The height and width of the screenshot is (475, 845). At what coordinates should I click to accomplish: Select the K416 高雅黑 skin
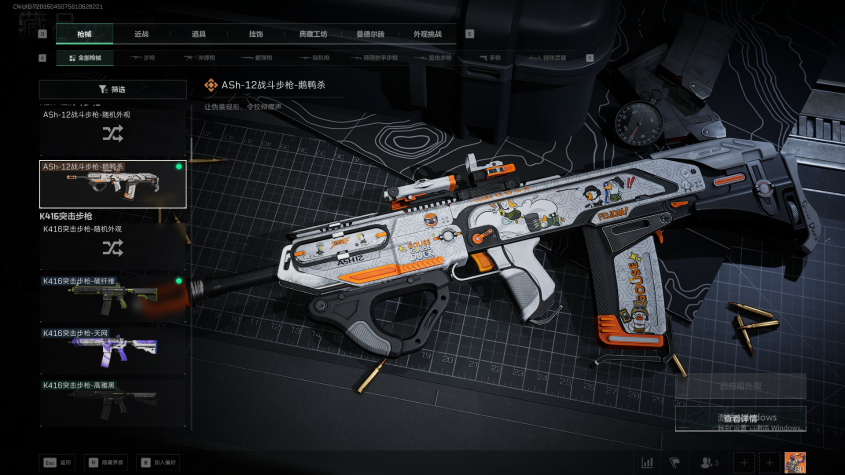tap(112, 400)
